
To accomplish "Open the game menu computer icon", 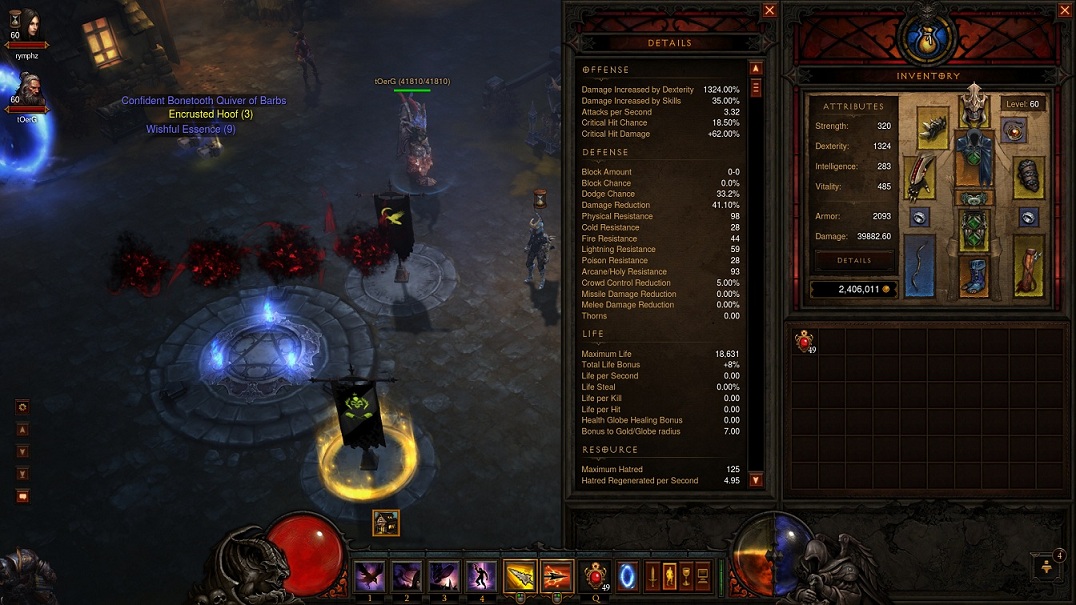I will point(702,577).
